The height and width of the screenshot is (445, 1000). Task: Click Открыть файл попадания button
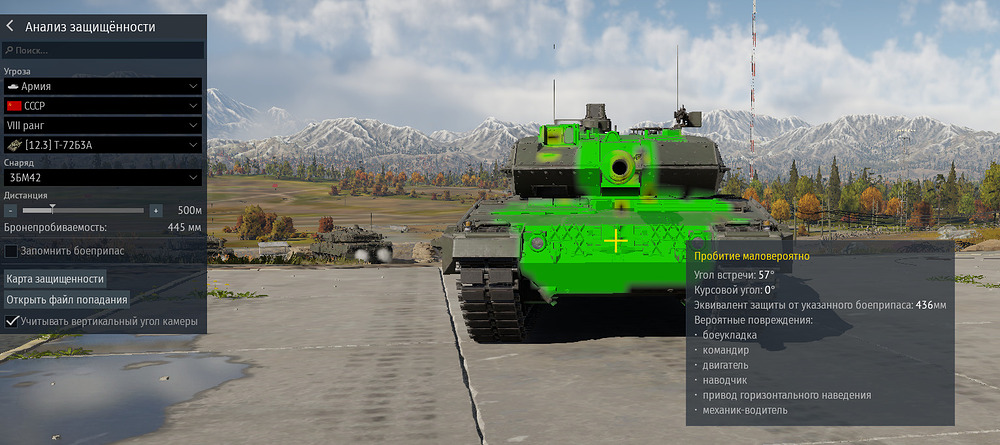67,299
